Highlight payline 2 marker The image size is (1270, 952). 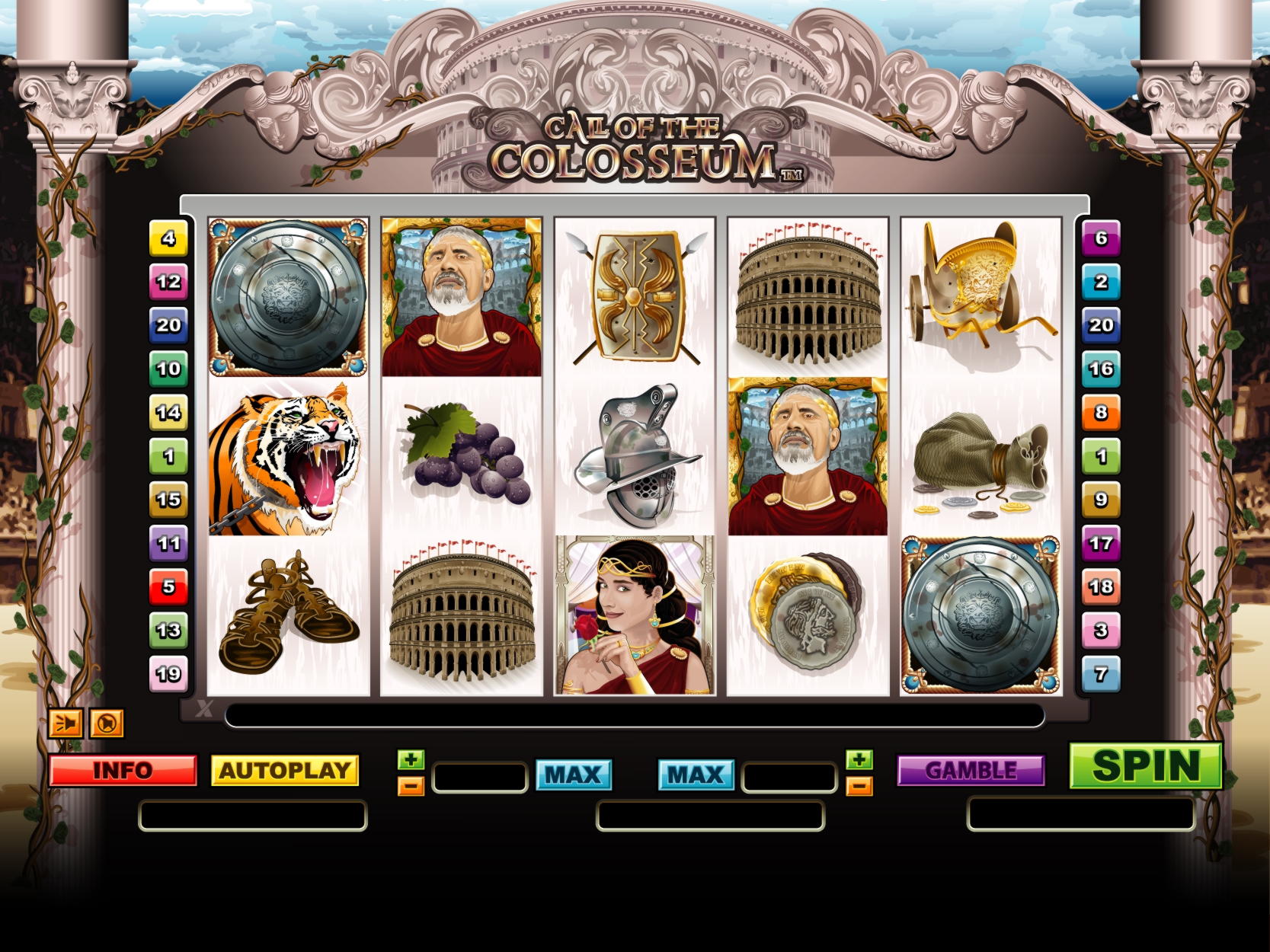click(x=1101, y=282)
